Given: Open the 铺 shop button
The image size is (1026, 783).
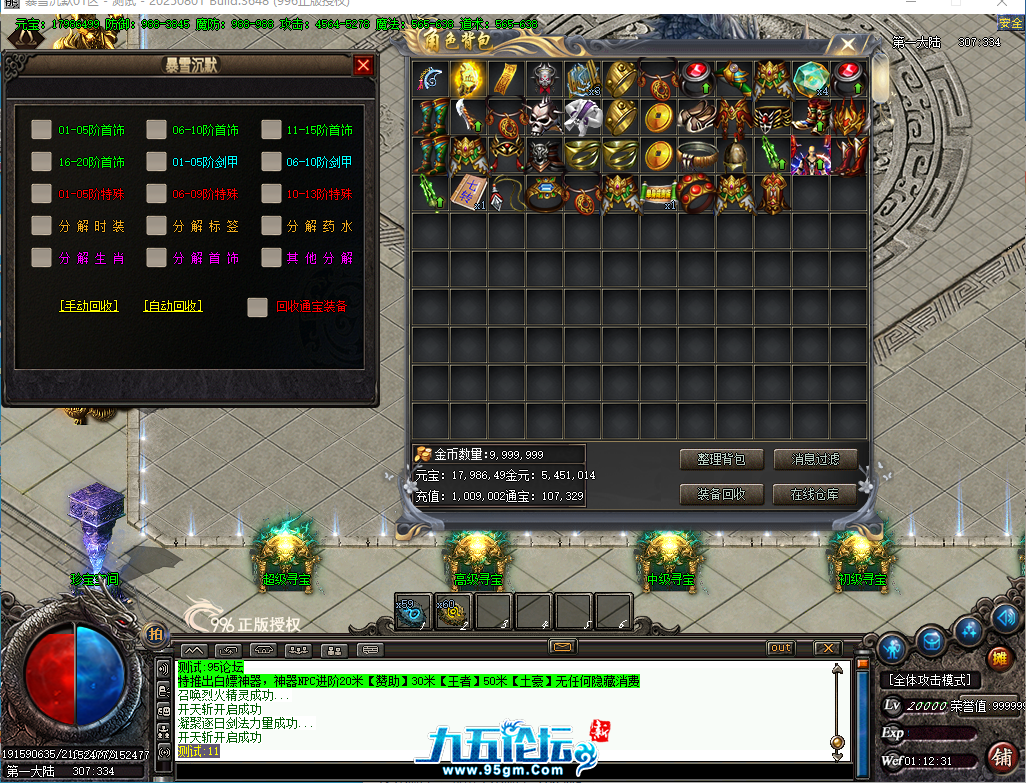Looking at the screenshot, I should [999, 755].
